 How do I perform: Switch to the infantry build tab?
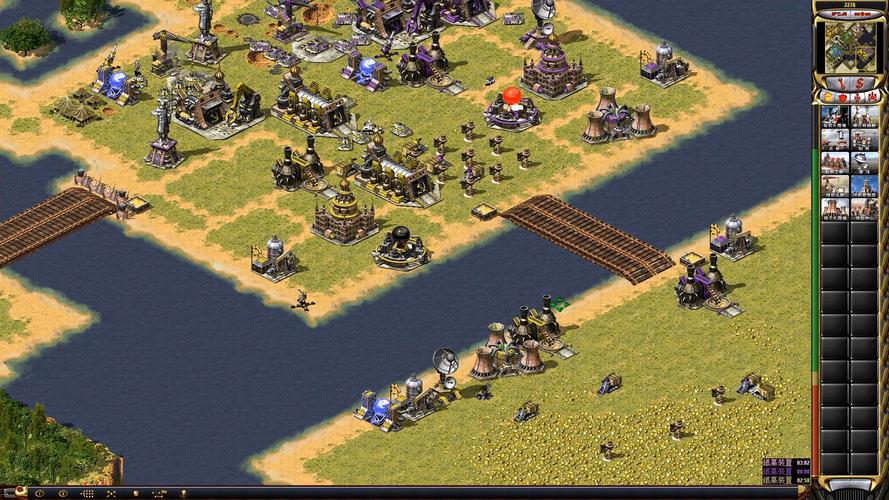[855, 97]
